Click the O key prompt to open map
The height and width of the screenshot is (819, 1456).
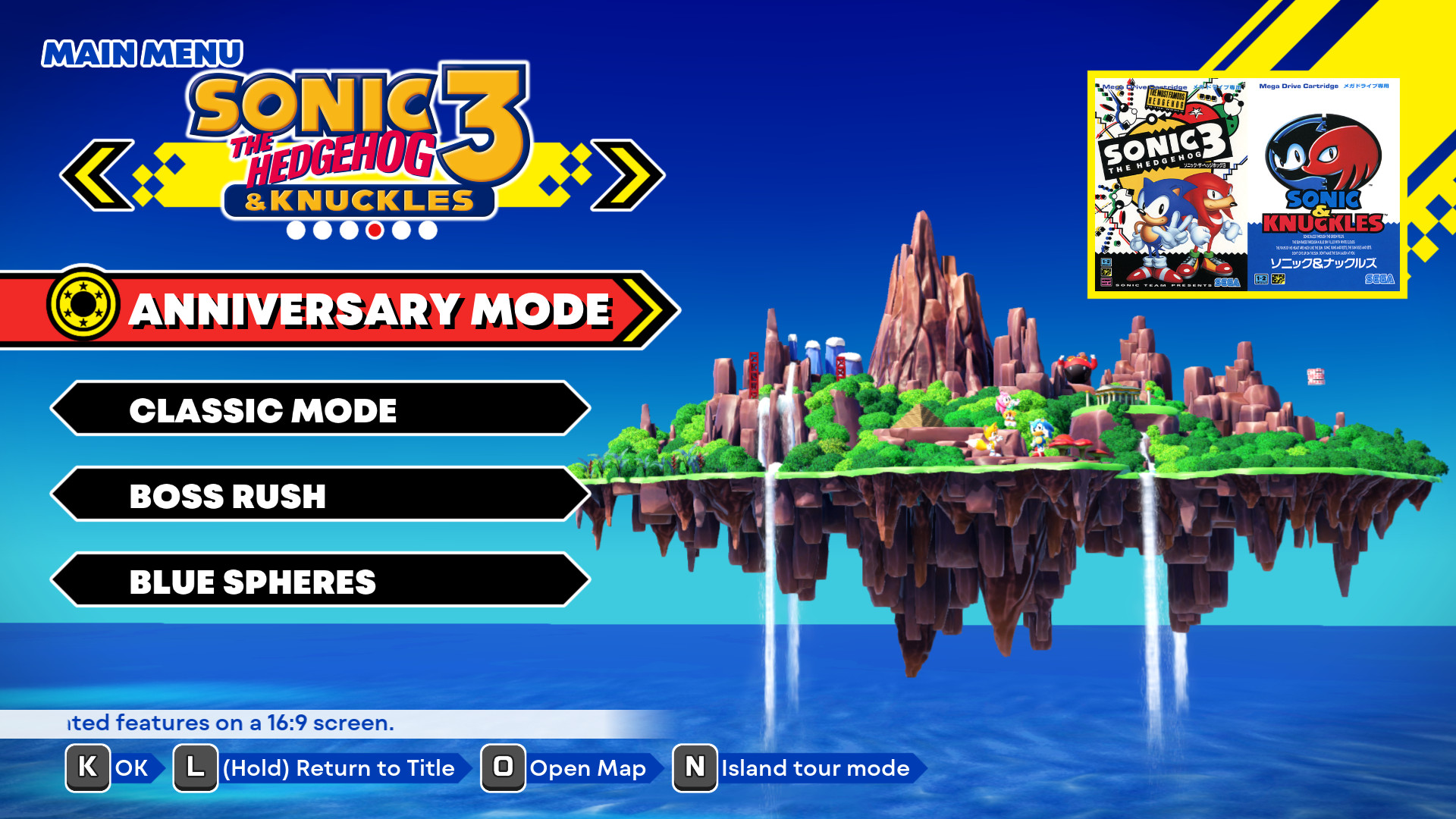[505, 767]
